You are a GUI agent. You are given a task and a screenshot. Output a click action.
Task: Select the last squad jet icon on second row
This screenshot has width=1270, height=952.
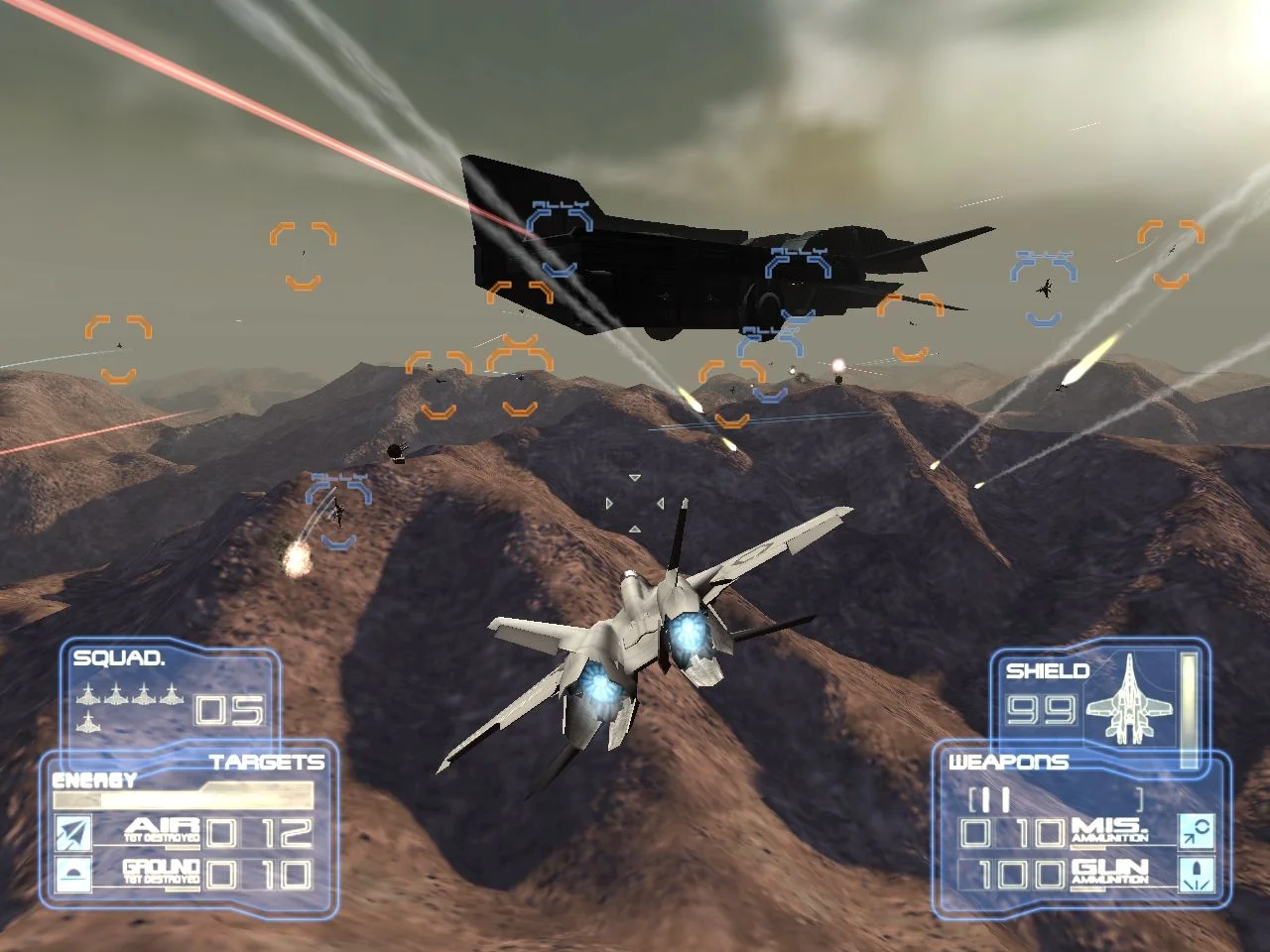[x=89, y=723]
